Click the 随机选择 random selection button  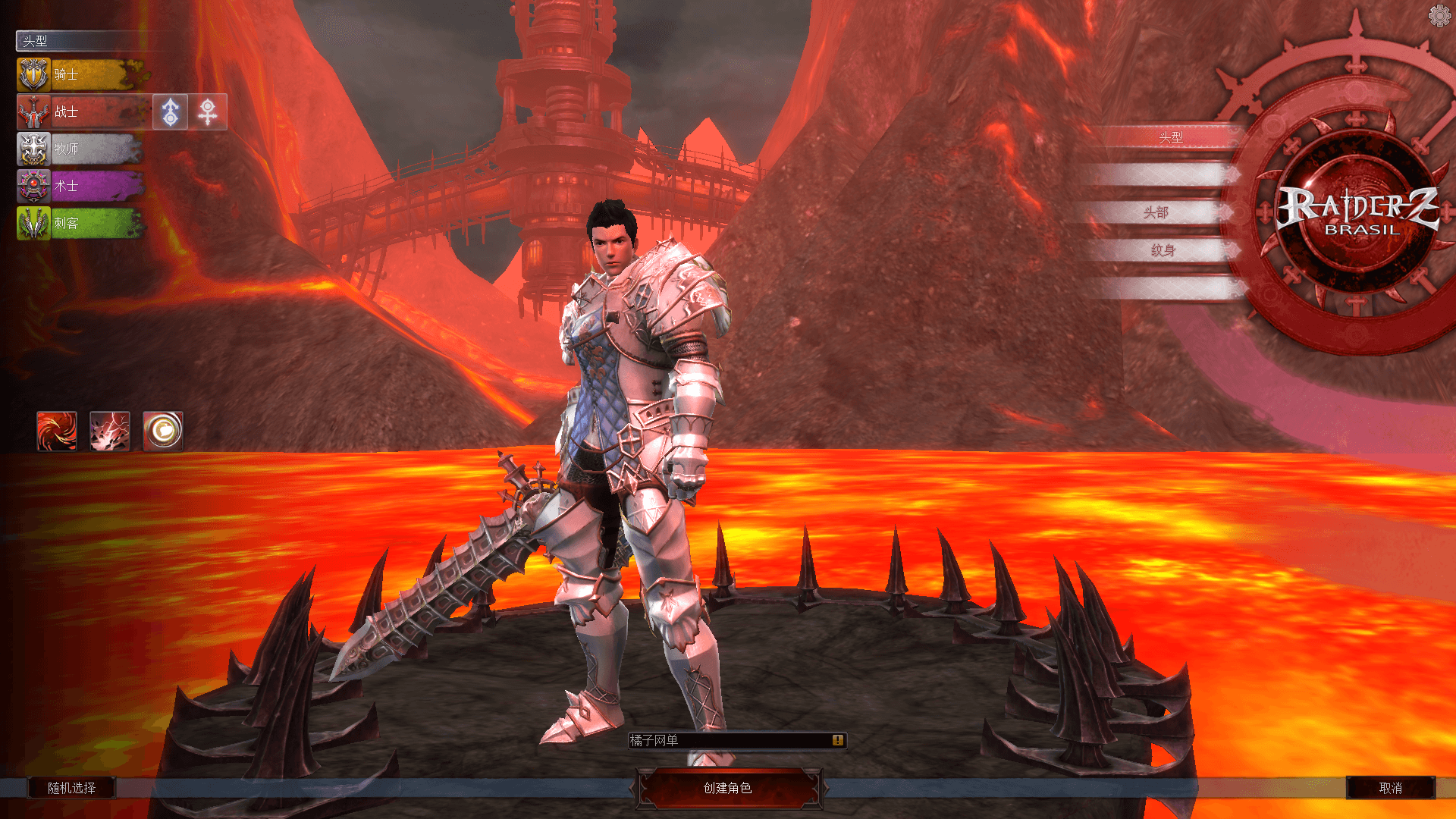[x=72, y=788]
